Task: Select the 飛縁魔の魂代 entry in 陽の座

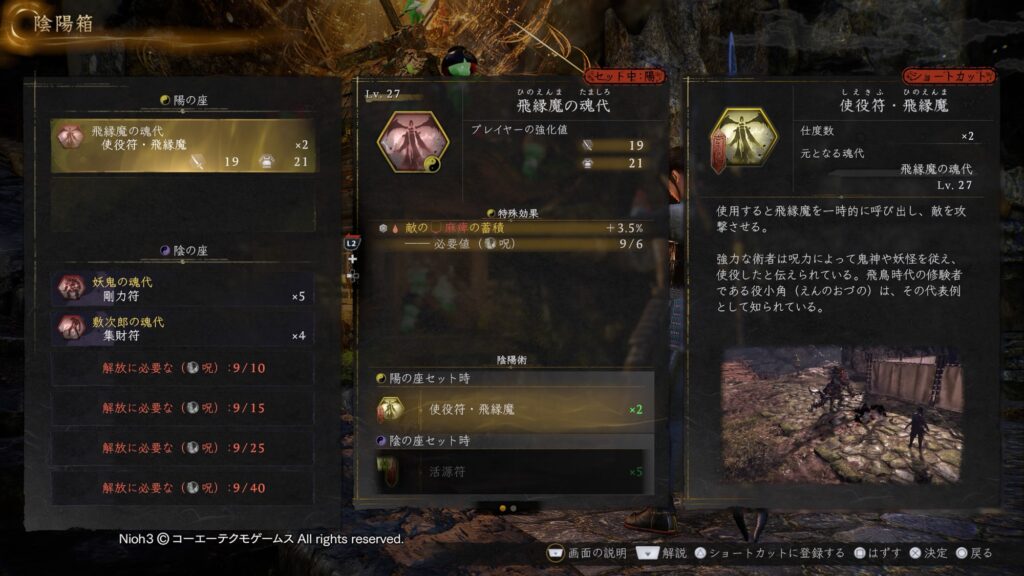Action: 184,146
